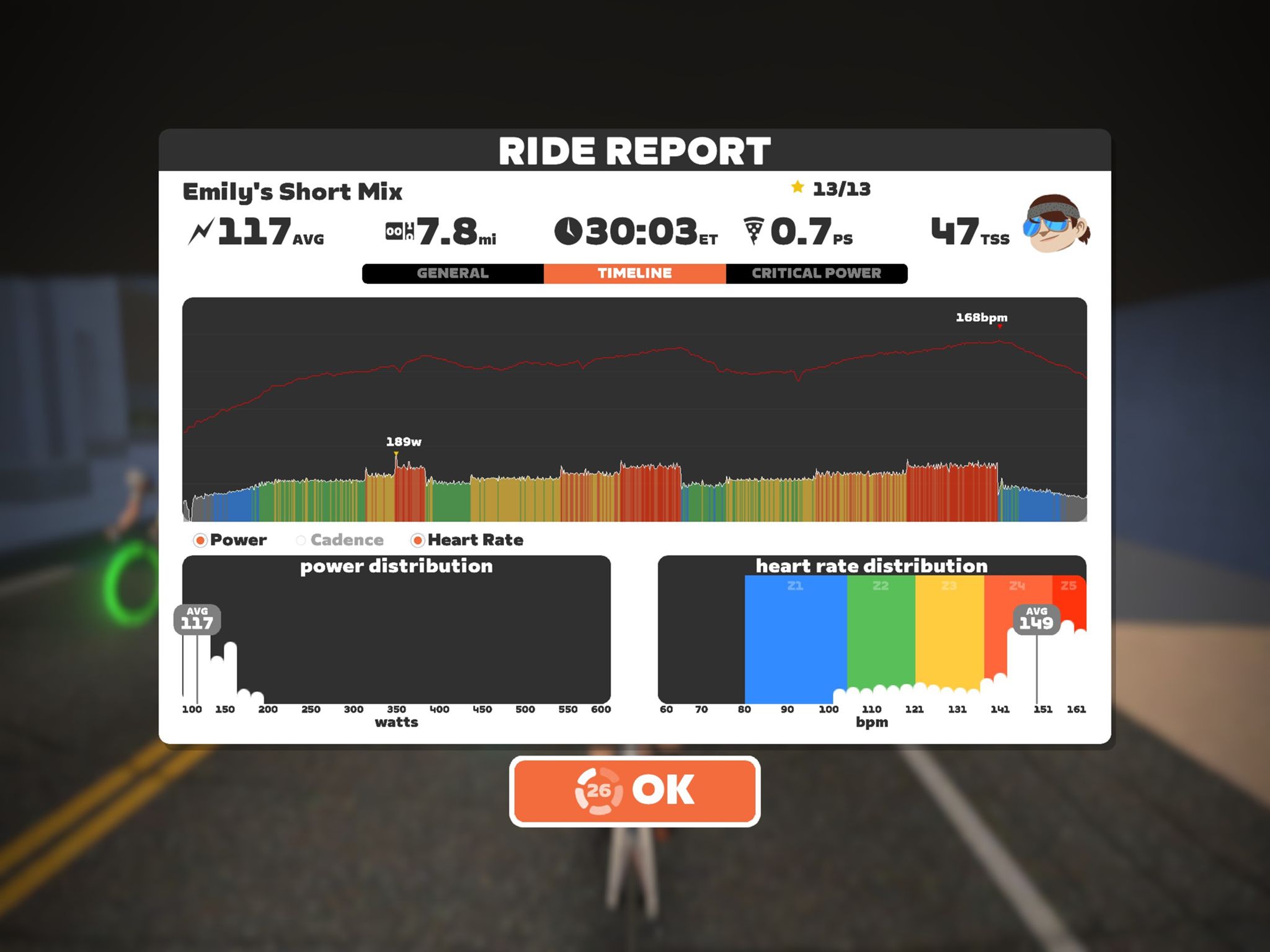Select the Timeline tab

(x=633, y=273)
